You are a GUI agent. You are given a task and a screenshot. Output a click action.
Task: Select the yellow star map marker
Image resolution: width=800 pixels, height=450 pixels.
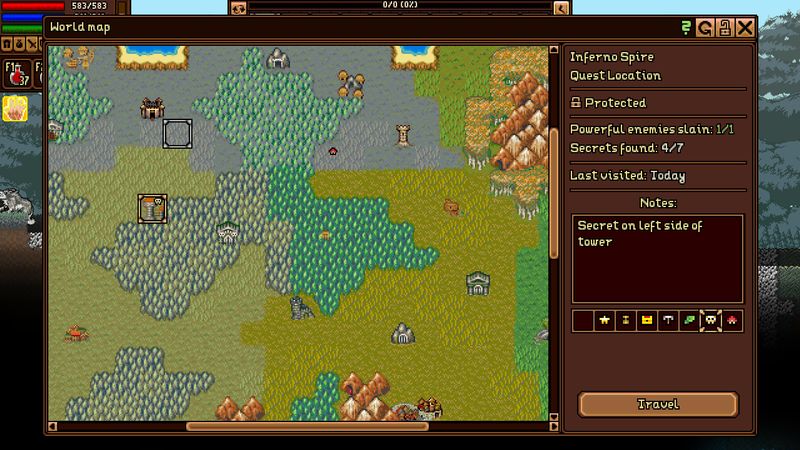pos(604,321)
